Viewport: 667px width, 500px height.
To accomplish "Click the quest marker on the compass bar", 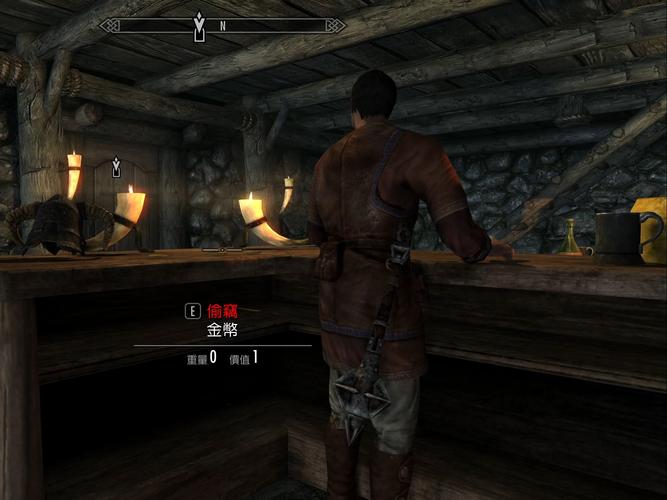I will coord(199,27).
